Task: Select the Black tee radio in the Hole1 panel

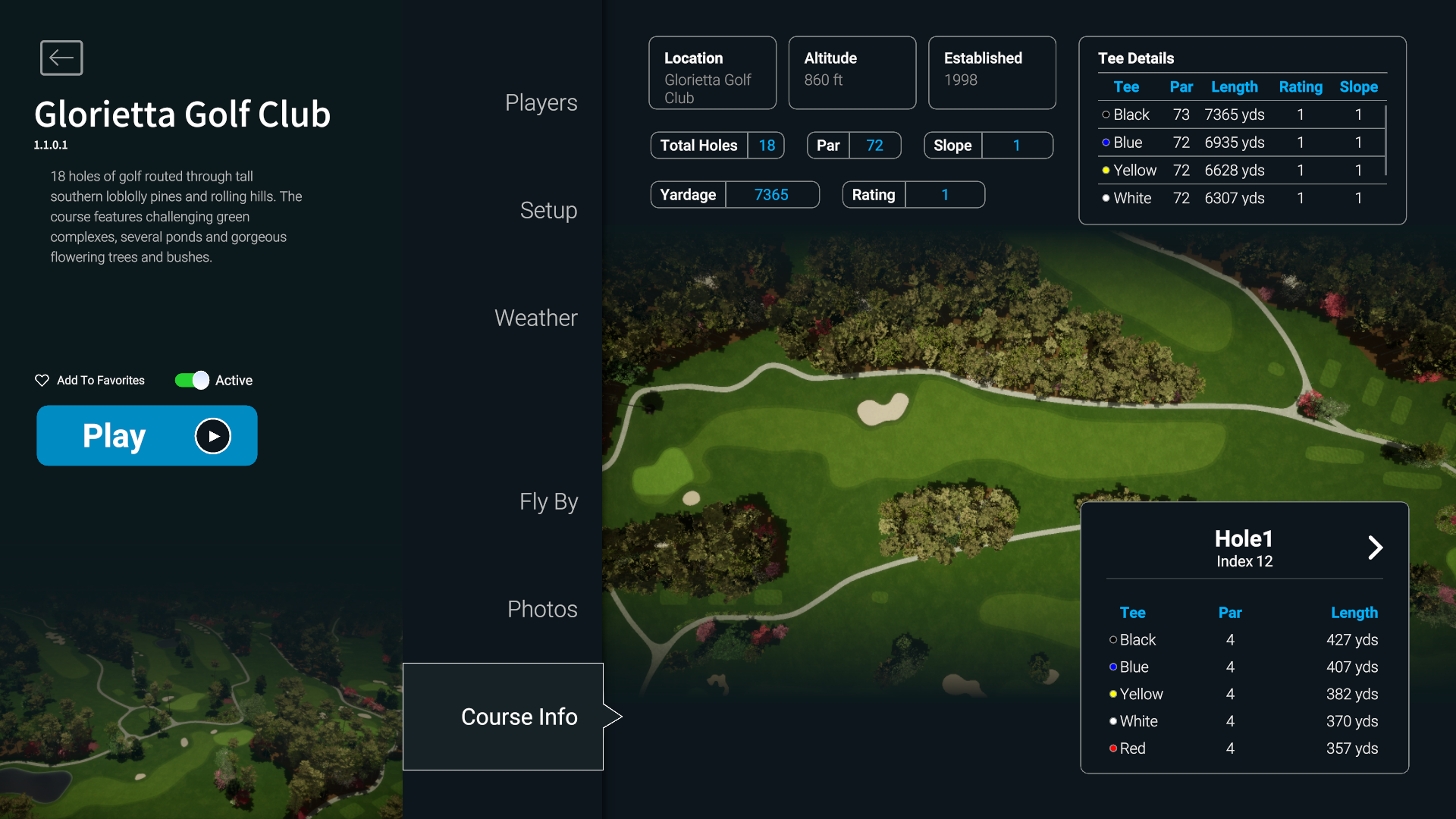Action: tap(1112, 639)
